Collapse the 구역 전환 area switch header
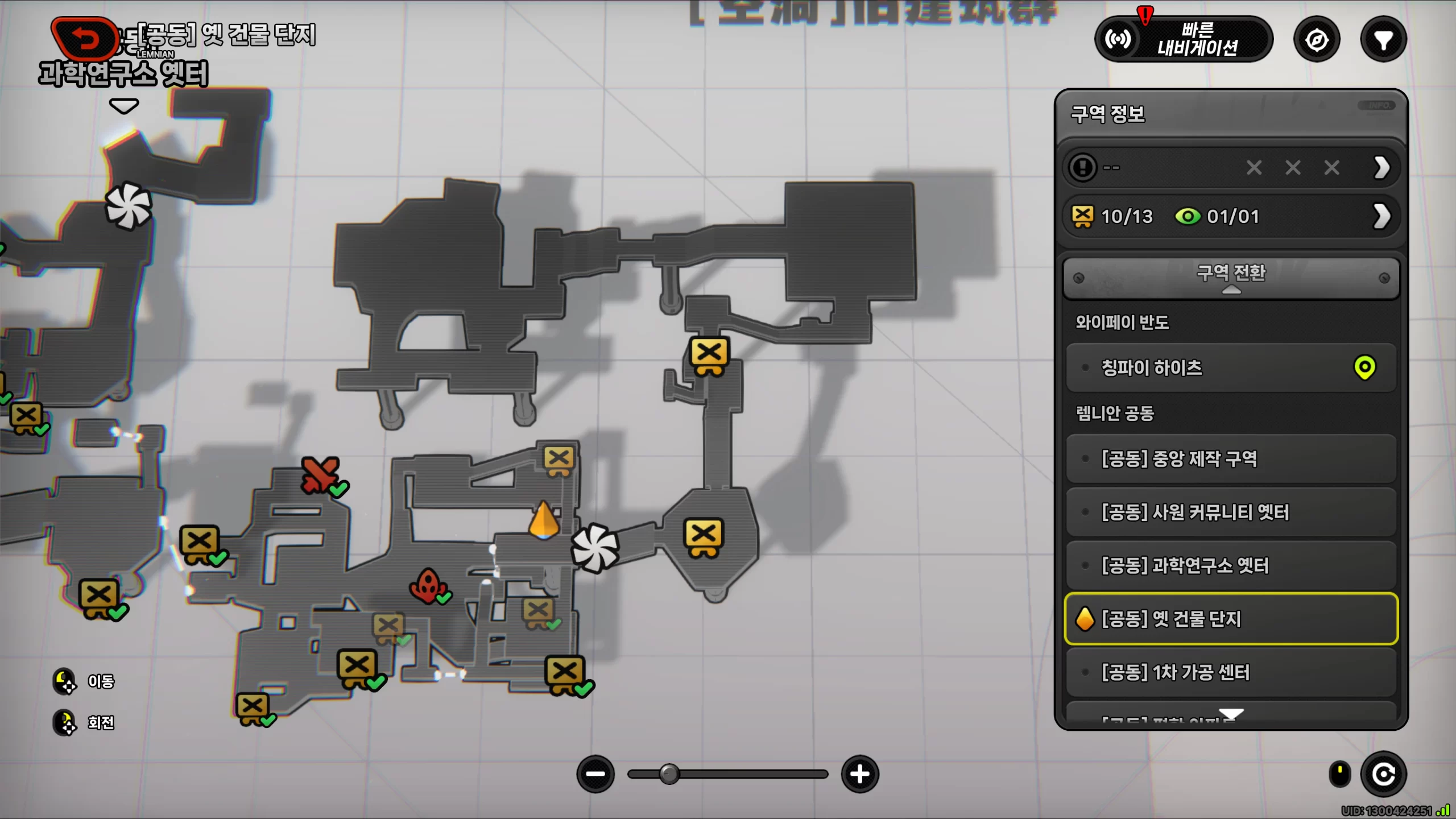Image resolution: width=1456 pixels, height=819 pixels. (1231, 278)
